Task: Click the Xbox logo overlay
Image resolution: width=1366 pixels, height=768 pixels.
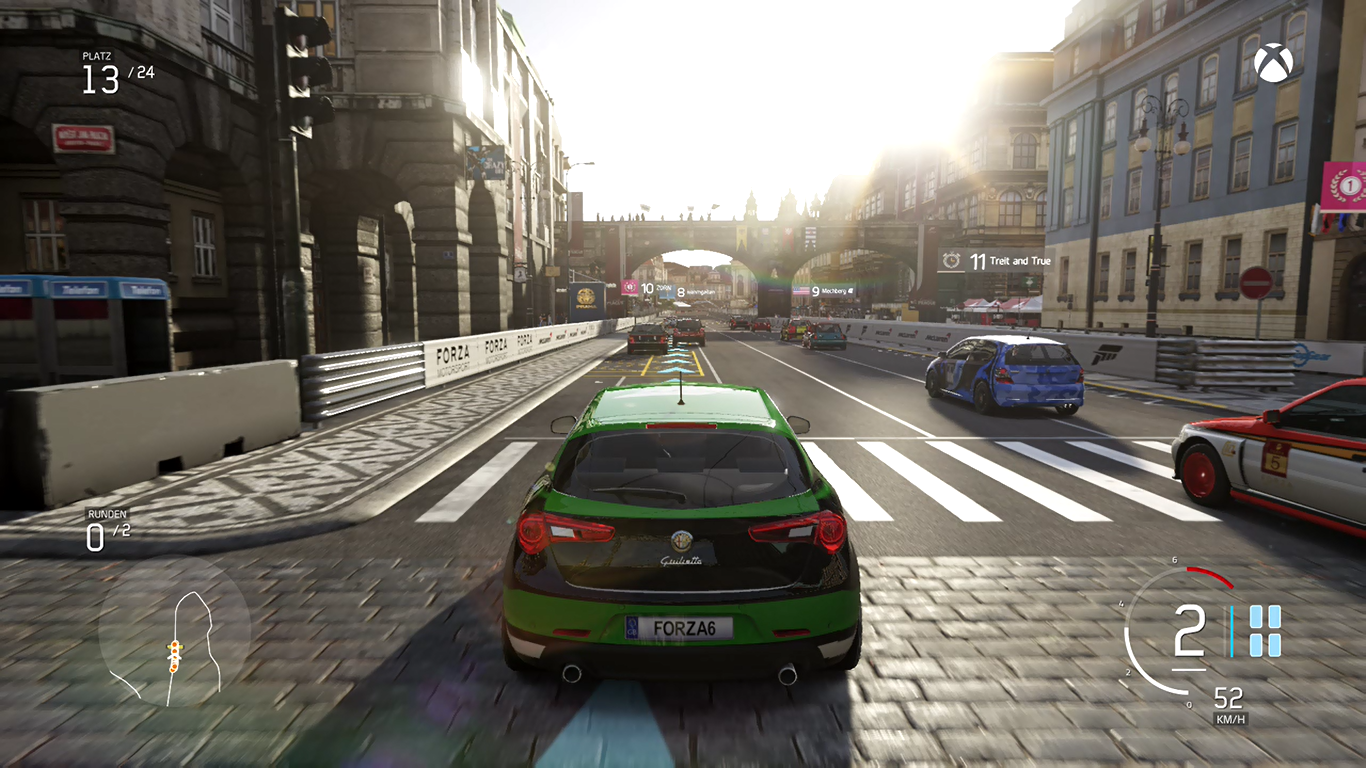Action: [1273, 62]
